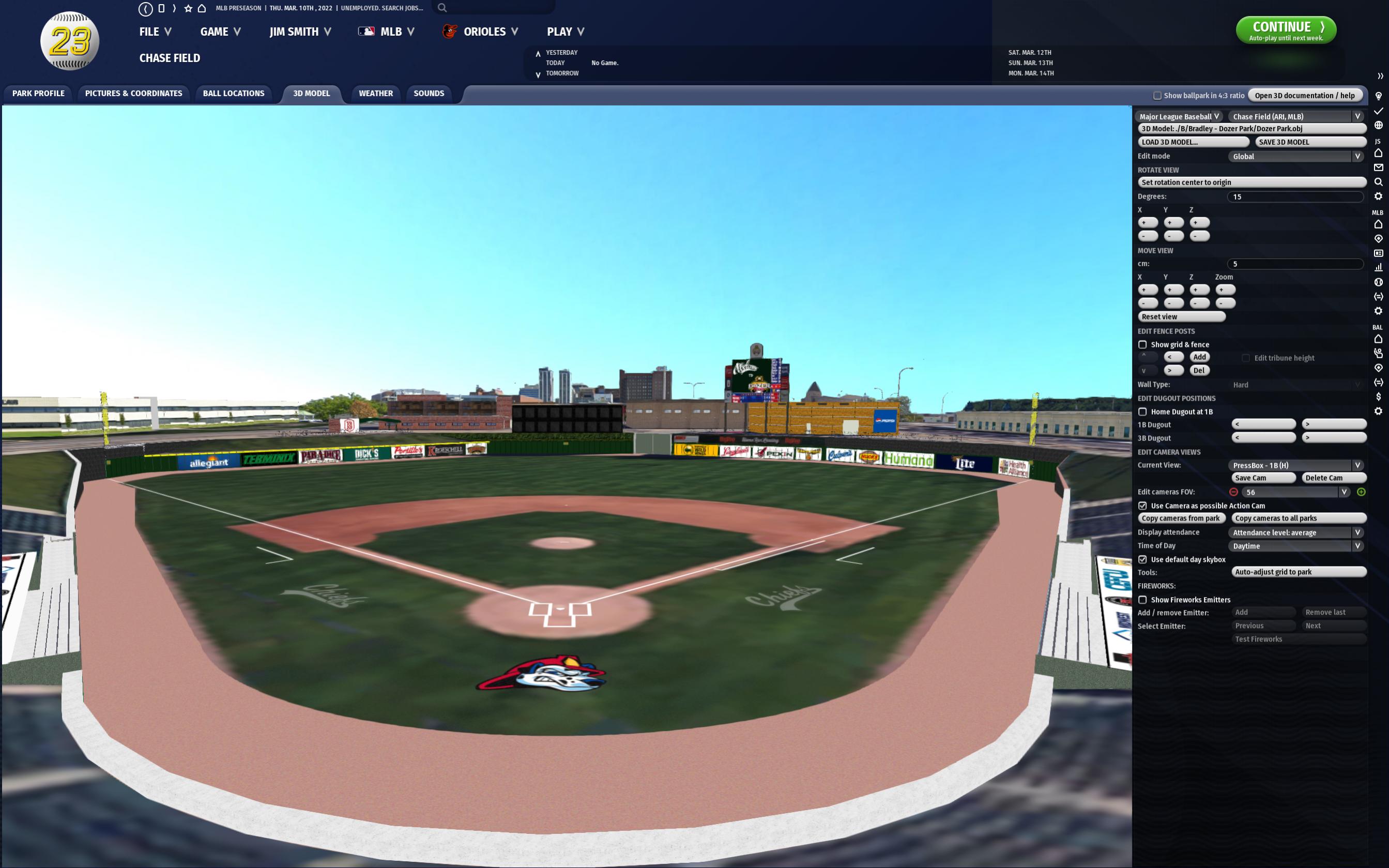Open 3D documentation / help
This screenshot has height=868, width=1389.
point(1304,96)
